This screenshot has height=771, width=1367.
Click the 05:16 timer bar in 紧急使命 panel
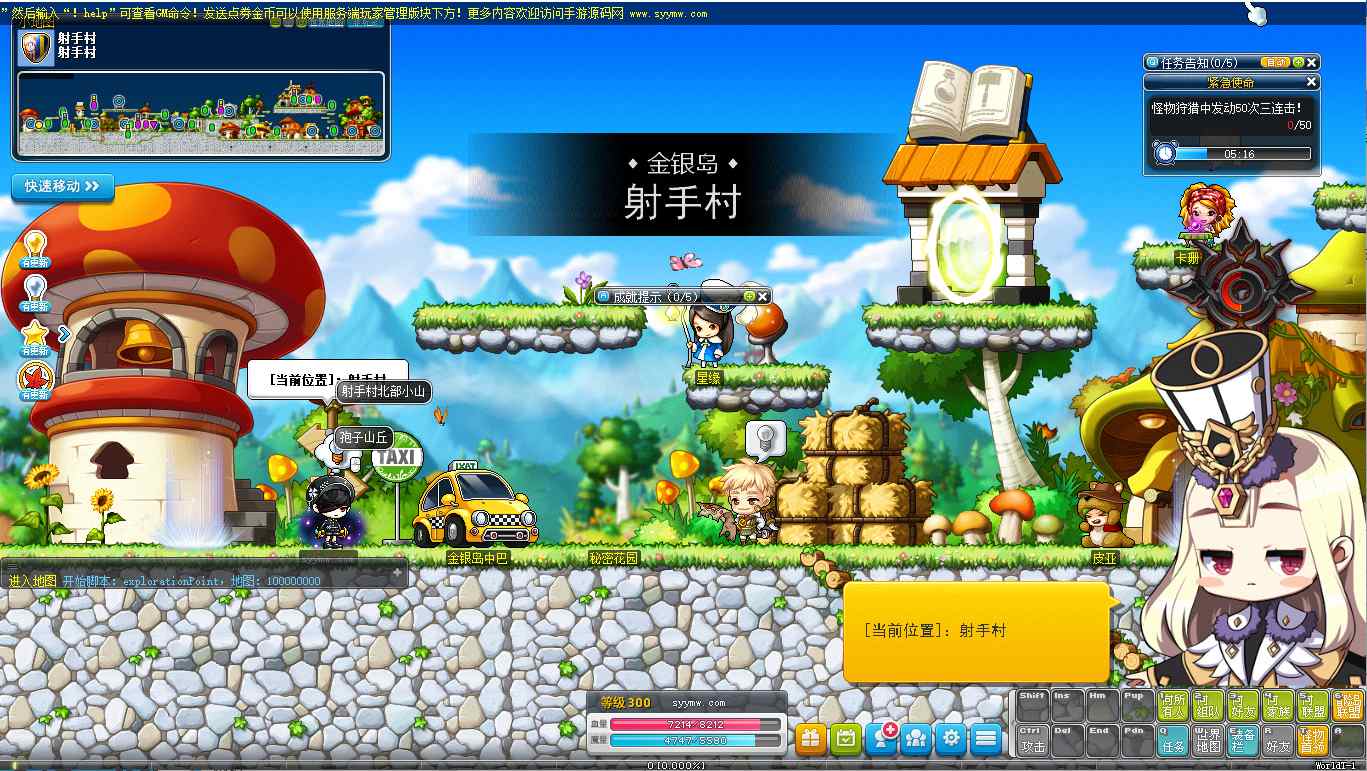coord(1238,153)
